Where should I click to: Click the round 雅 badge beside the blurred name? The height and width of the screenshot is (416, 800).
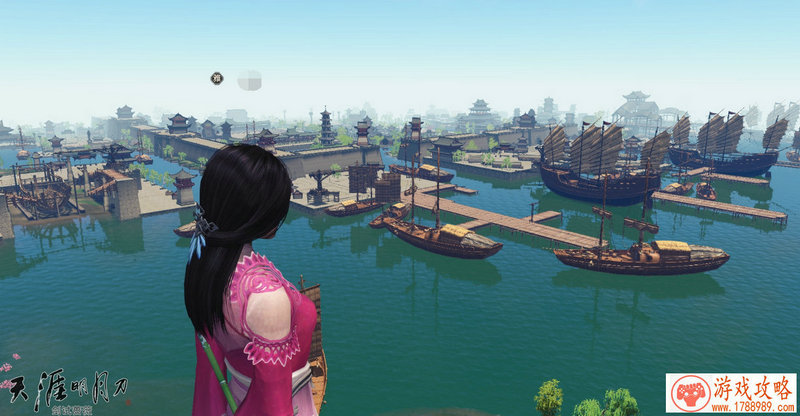point(216,77)
